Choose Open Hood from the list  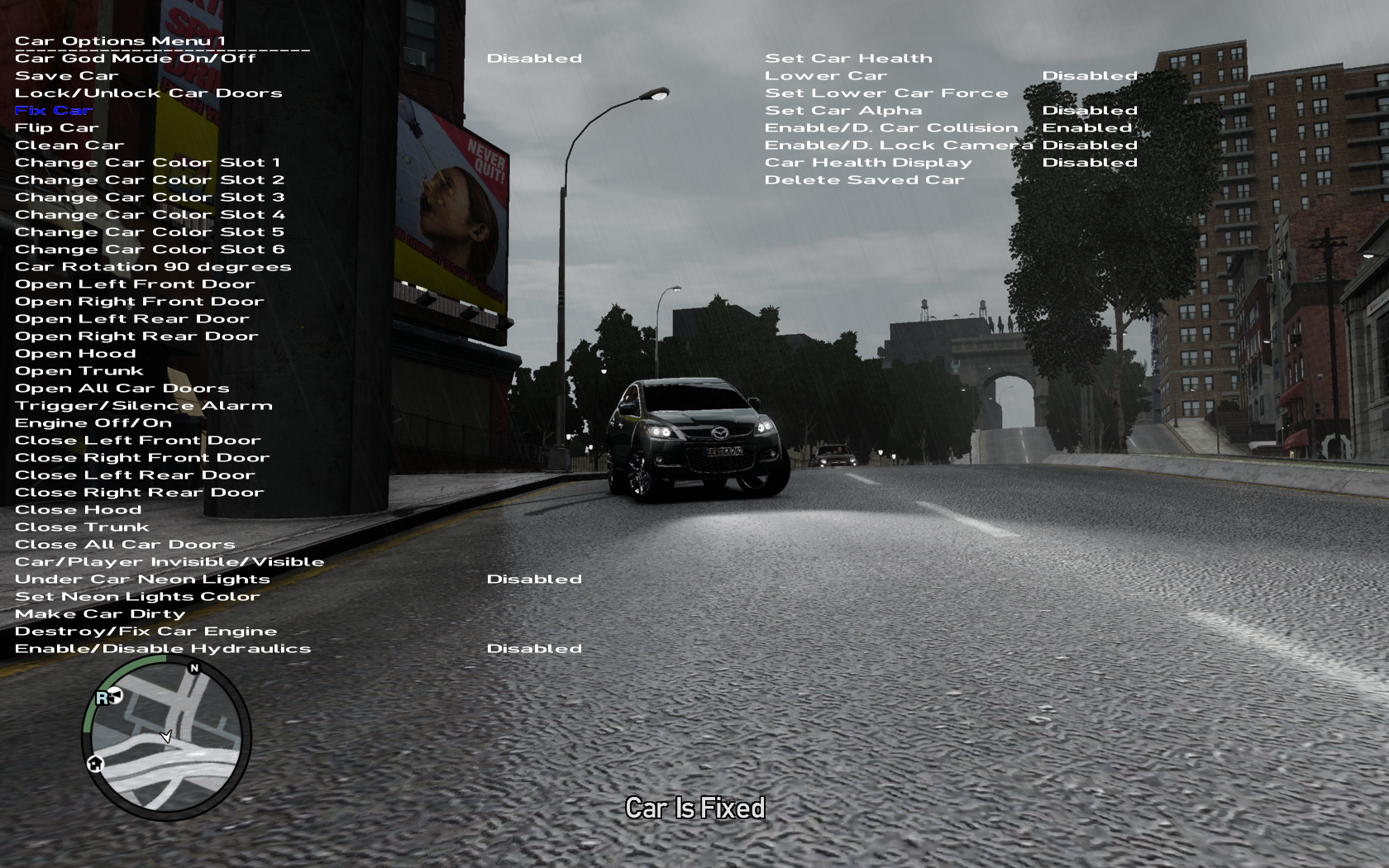click(75, 354)
